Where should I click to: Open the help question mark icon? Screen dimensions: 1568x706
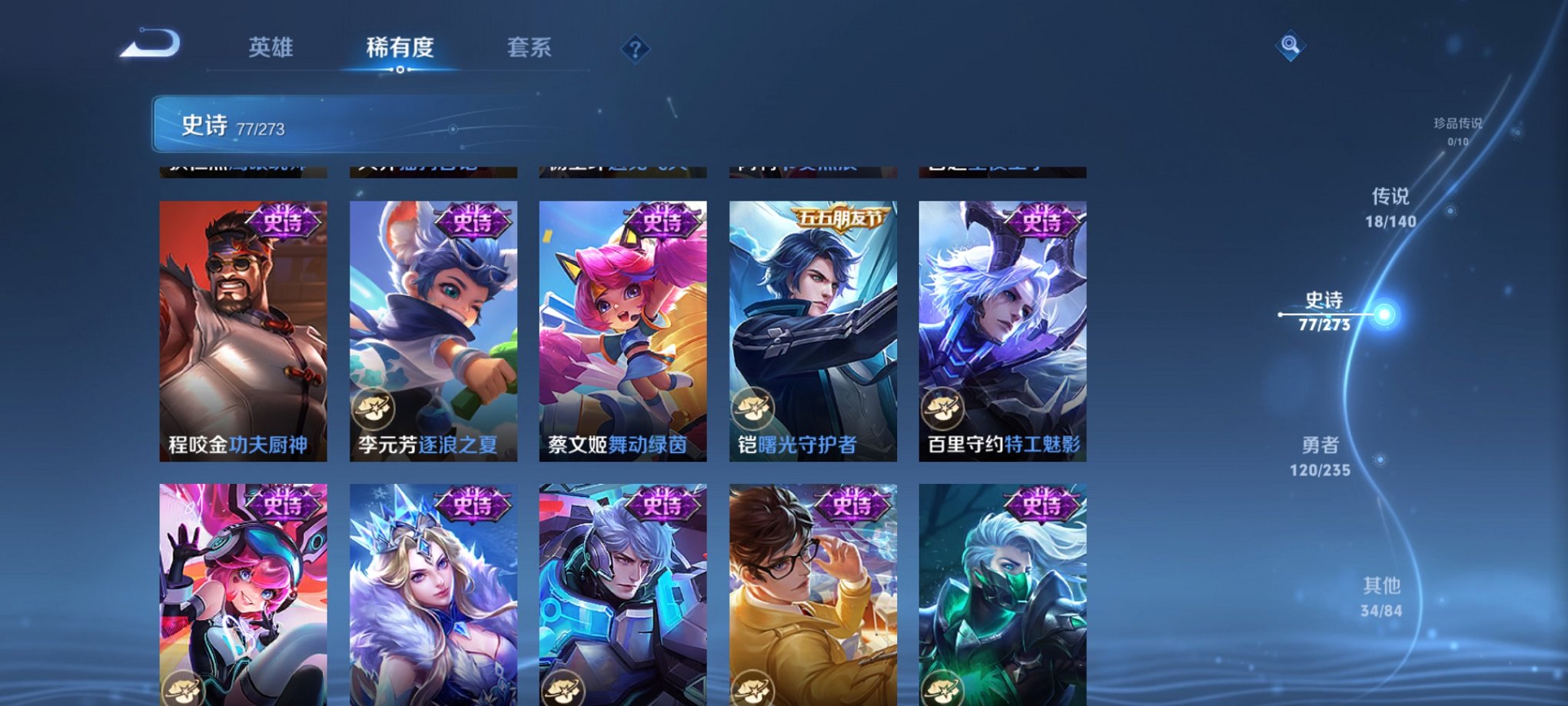click(x=635, y=49)
